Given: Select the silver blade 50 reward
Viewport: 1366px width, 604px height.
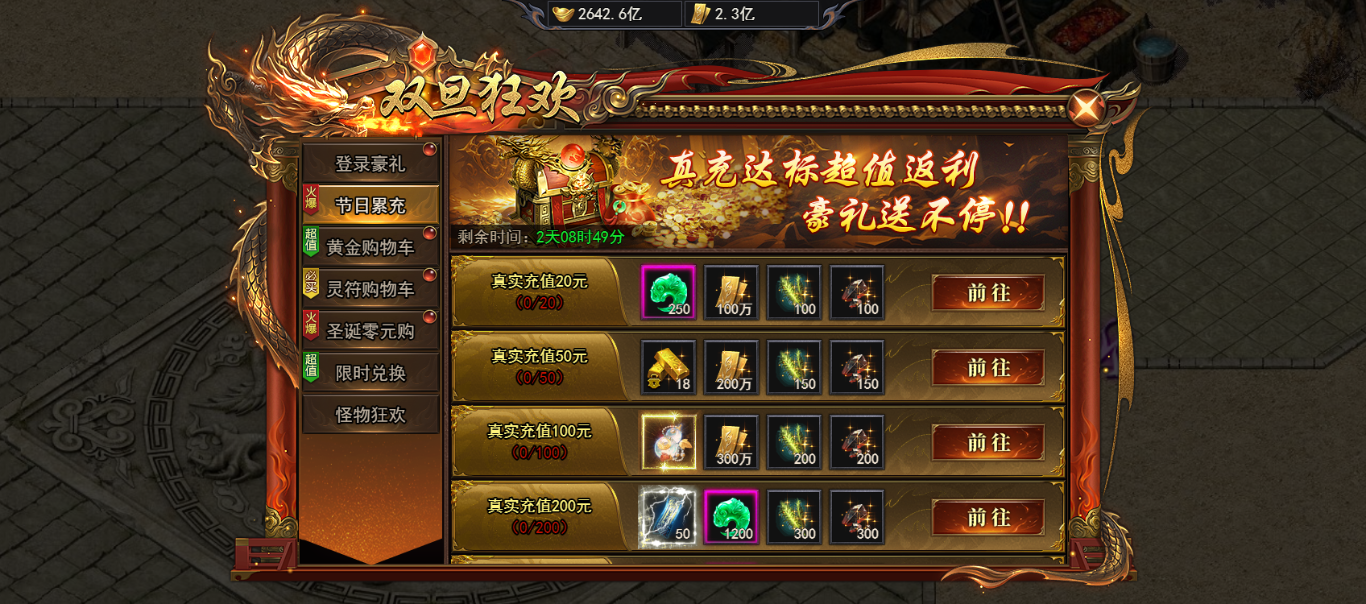Looking at the screenshot, I should click(668, 517).
